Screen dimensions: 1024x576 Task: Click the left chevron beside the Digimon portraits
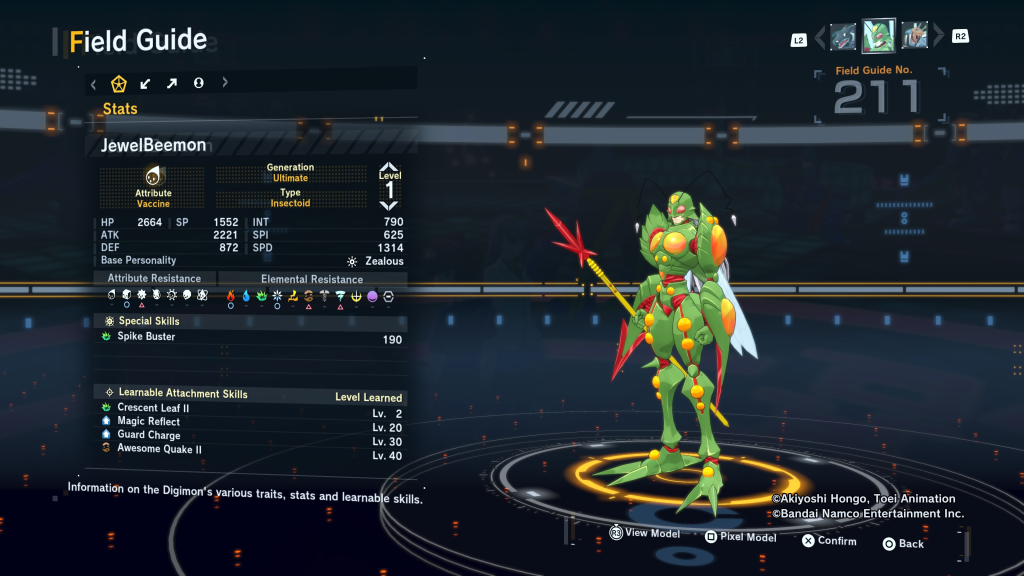[x=820, y=38]
